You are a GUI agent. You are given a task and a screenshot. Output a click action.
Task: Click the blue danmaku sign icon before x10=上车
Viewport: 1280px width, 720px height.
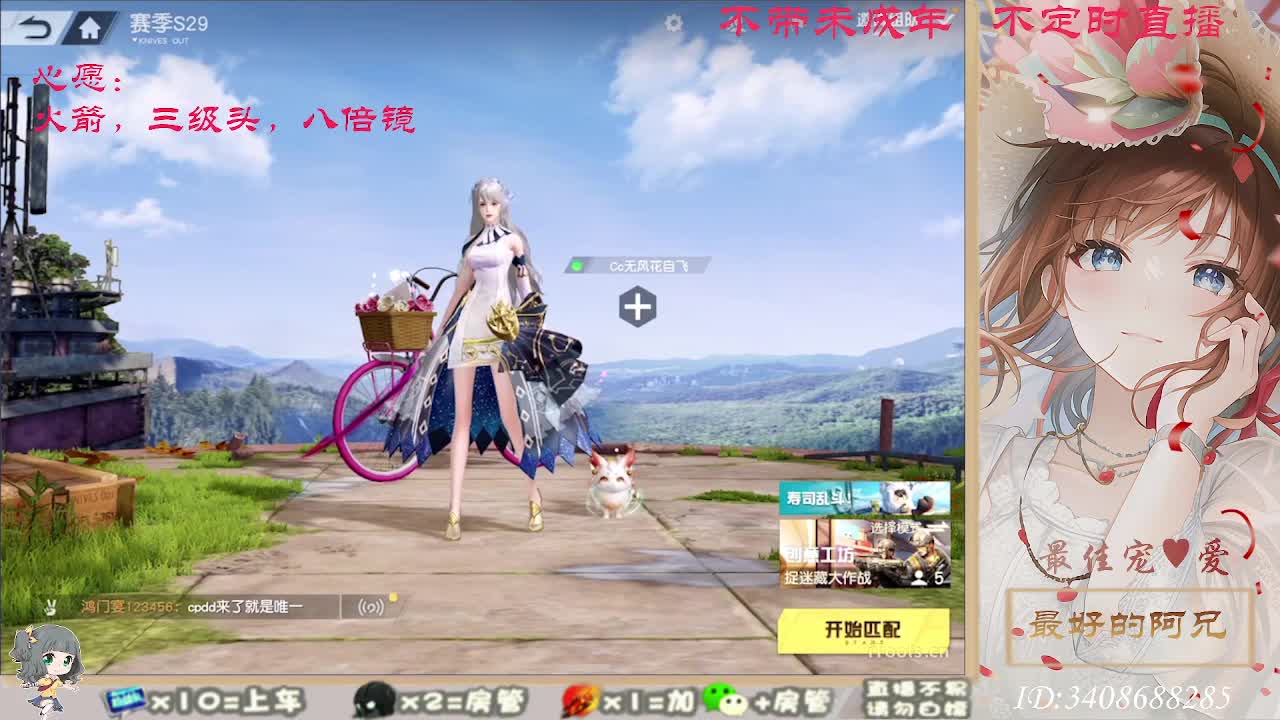pos(127,701)
